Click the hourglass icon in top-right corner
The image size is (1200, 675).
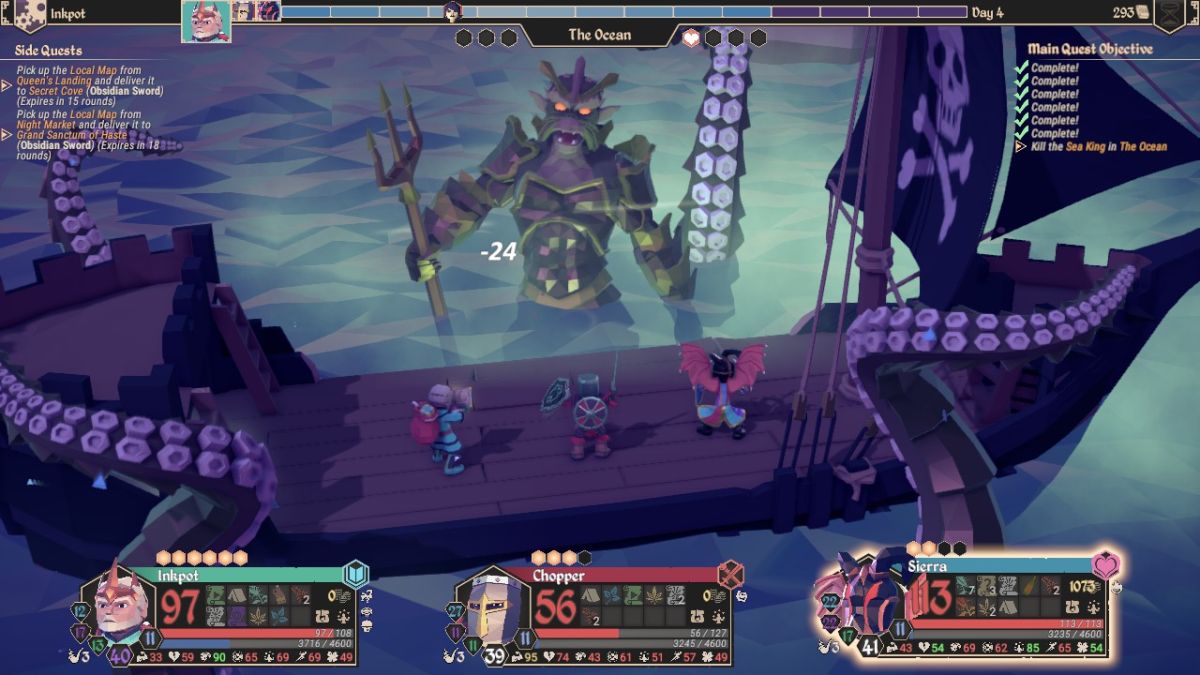click(x=1168, y=14)
